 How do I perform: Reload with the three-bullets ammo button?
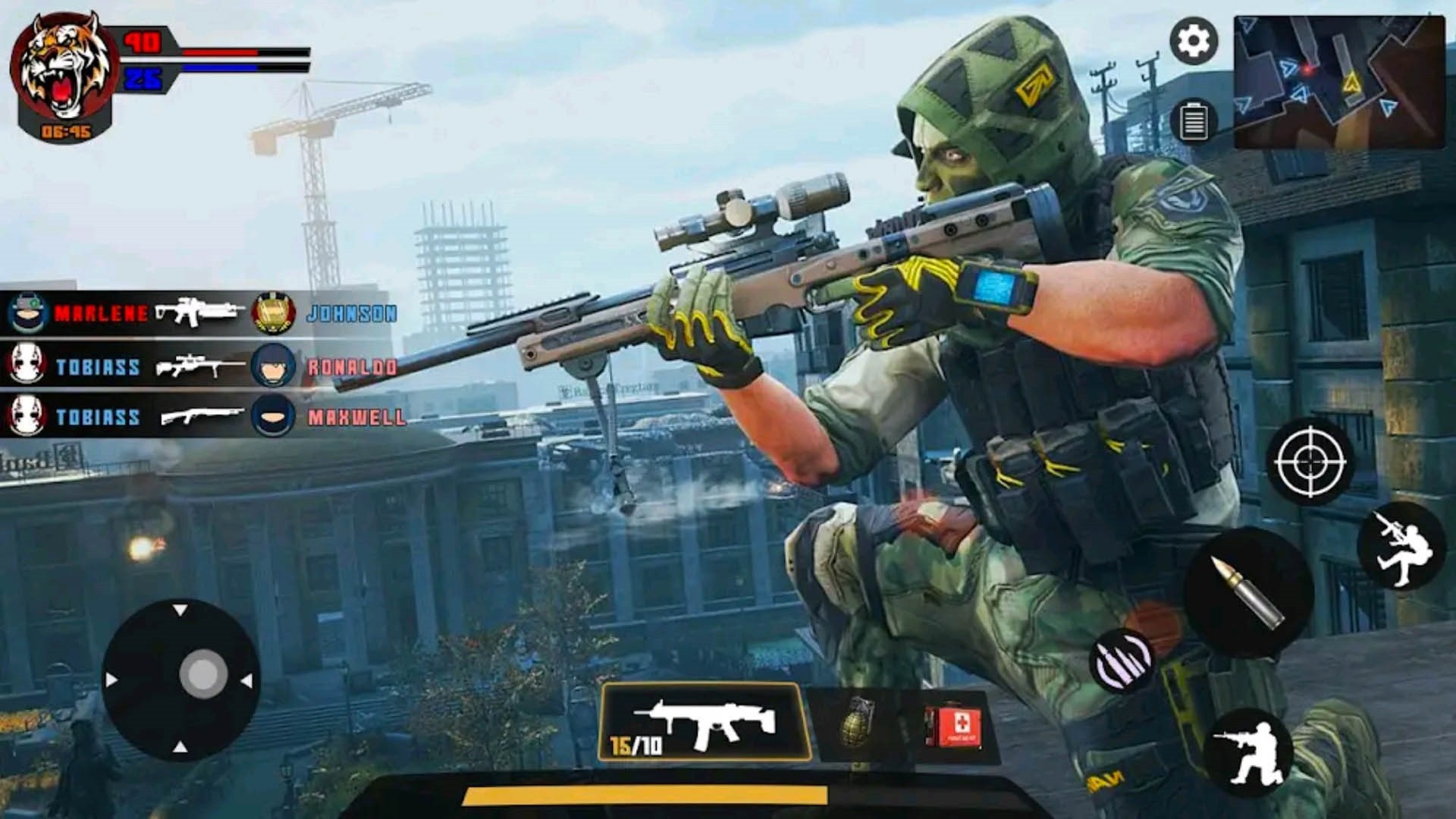(1123, 661)
